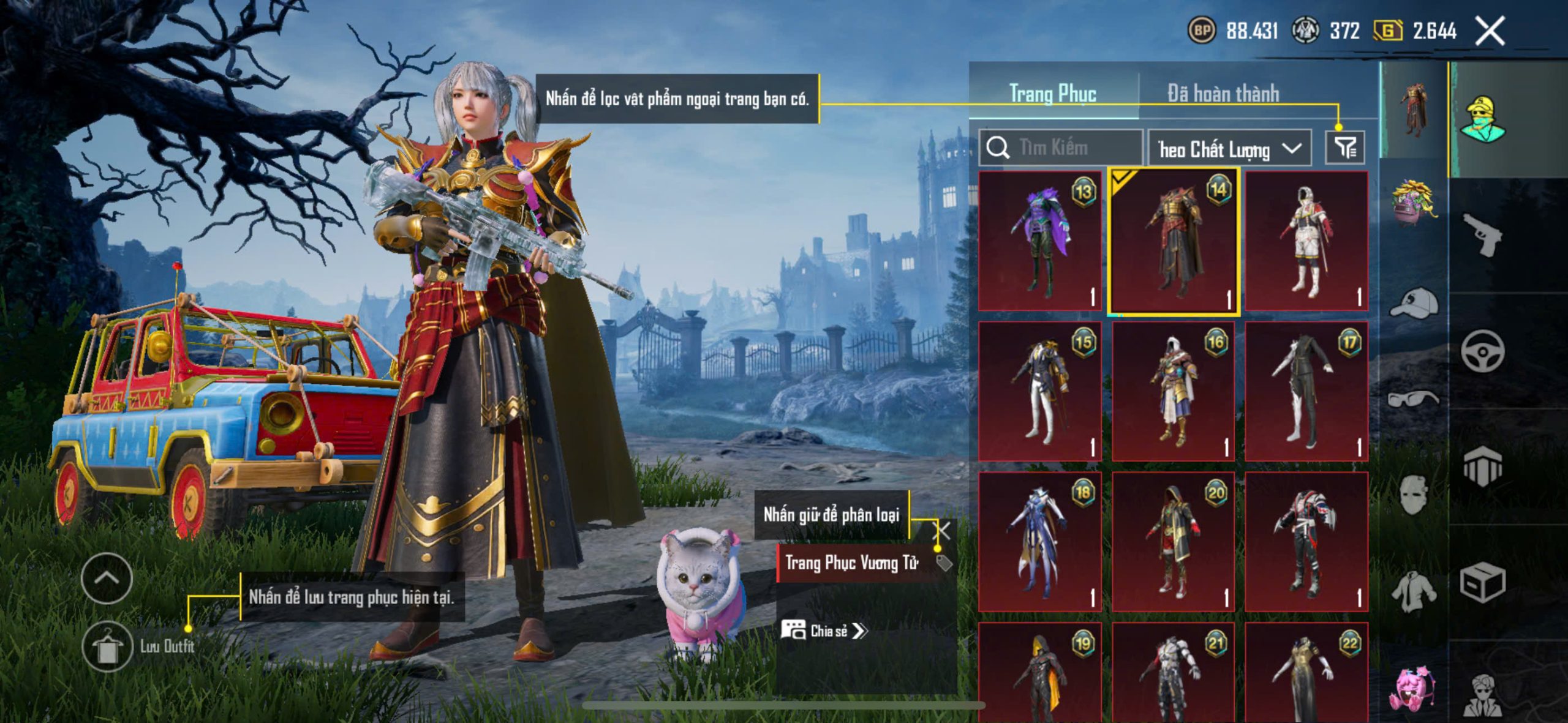Image resolution: width=1568 pixels, height=723 pixels.
Task: Pick the blue-white outfit numbered 18
Action: click(x=1040, y=542)
